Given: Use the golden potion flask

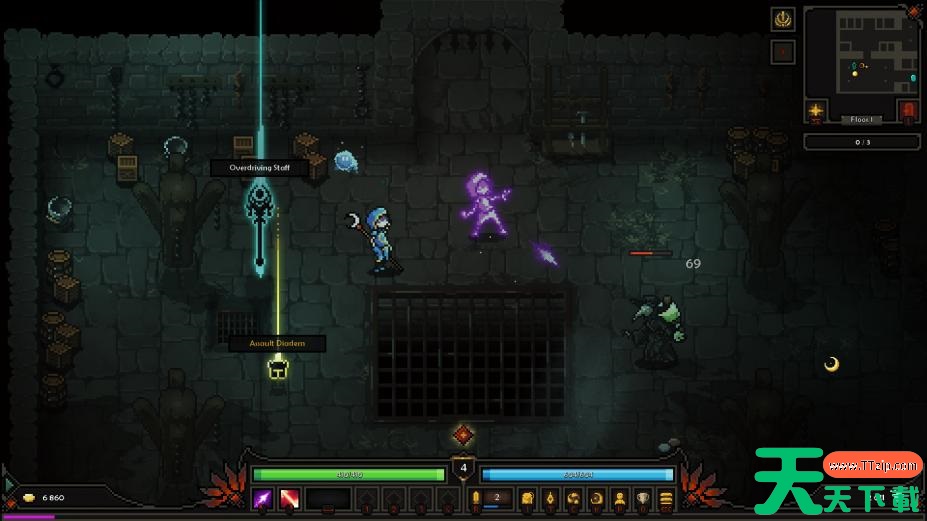Looking at the screenshot, I should (x=476, y=498).
